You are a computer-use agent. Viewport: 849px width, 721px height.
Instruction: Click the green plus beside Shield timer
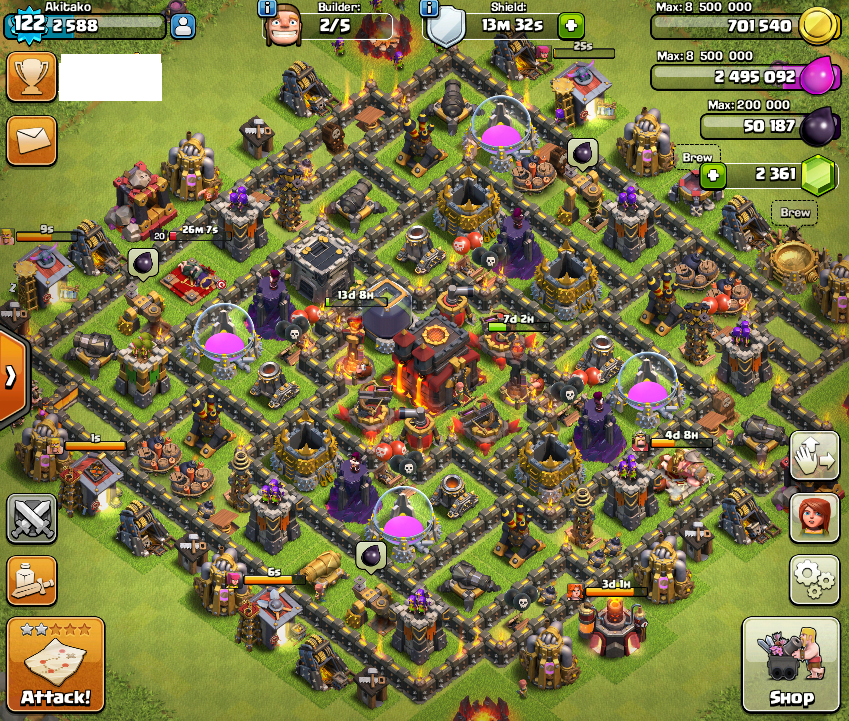coord(569,25)
